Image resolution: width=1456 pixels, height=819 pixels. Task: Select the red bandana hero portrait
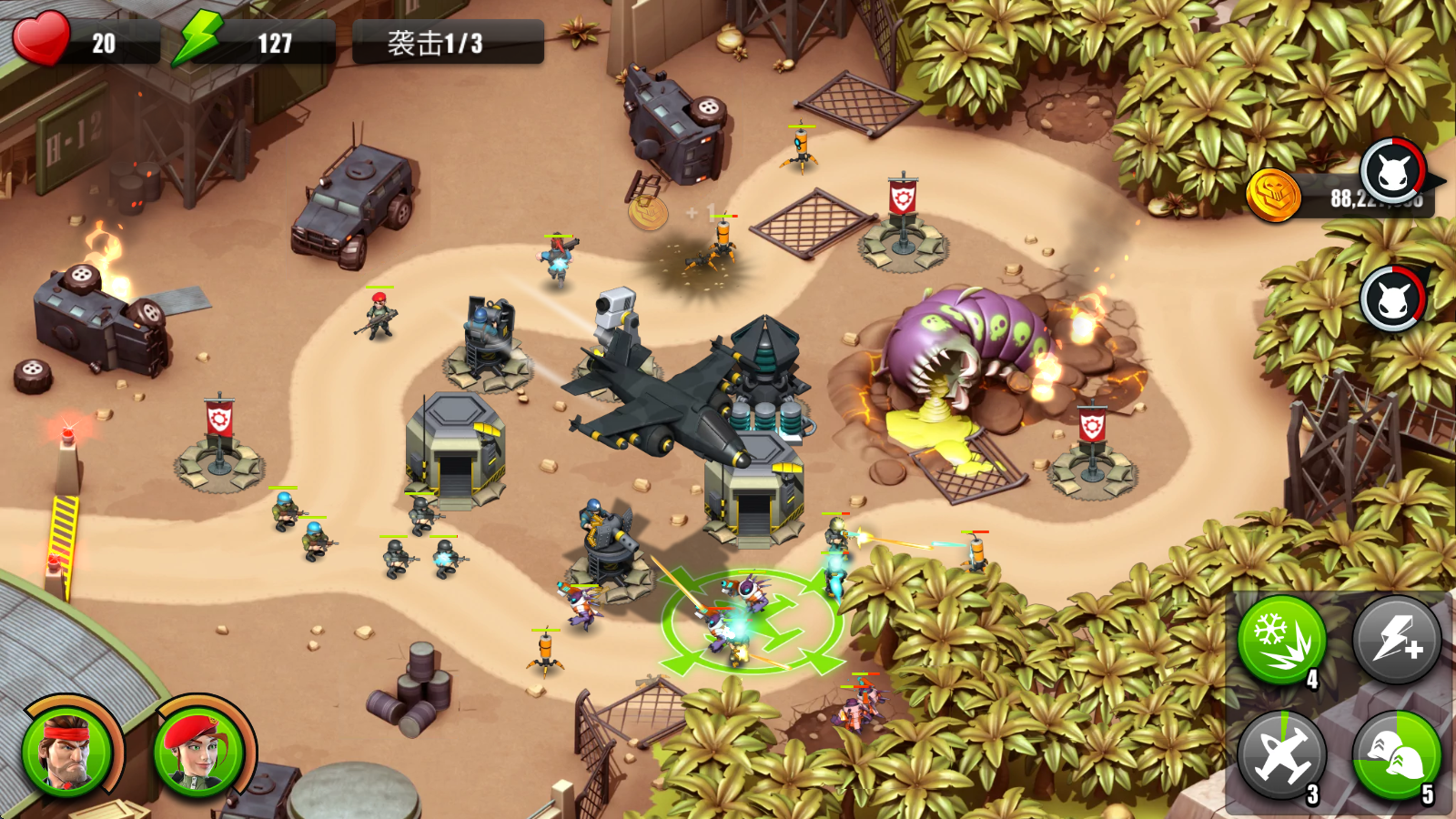[x=68, y=753]
